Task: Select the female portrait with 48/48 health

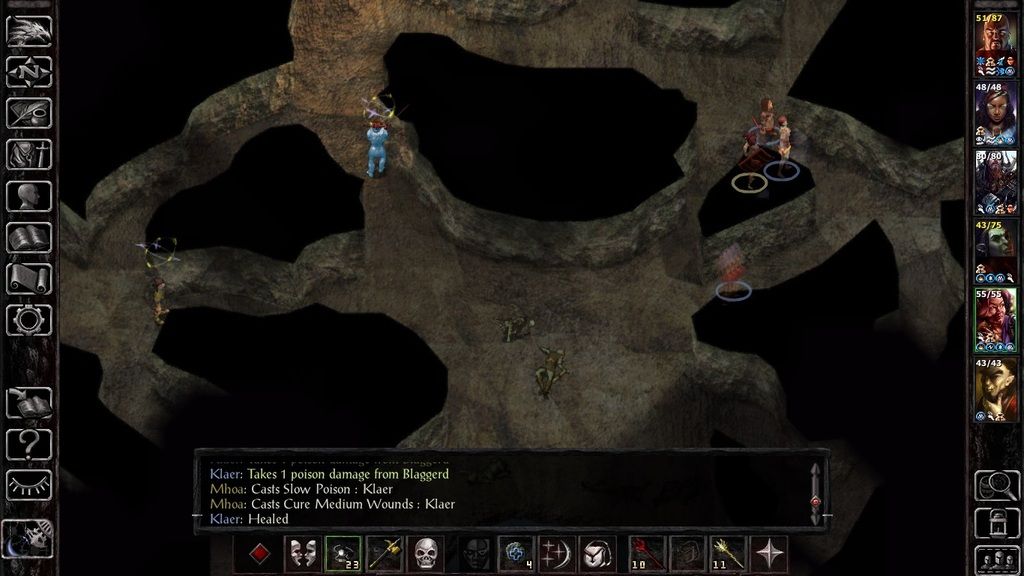Action: 996,113
